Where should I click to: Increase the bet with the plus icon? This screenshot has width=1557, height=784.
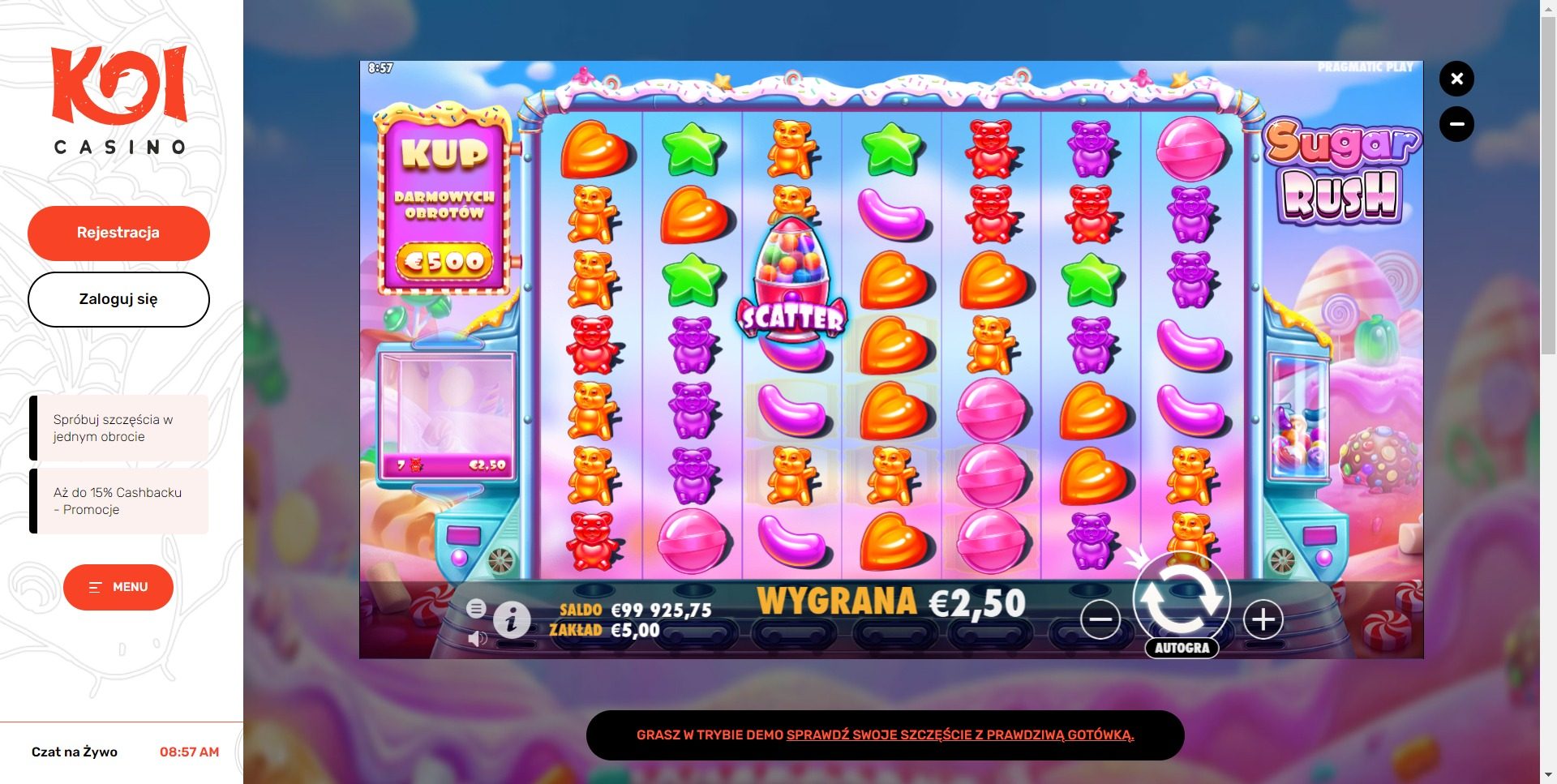click(1262, 619)
